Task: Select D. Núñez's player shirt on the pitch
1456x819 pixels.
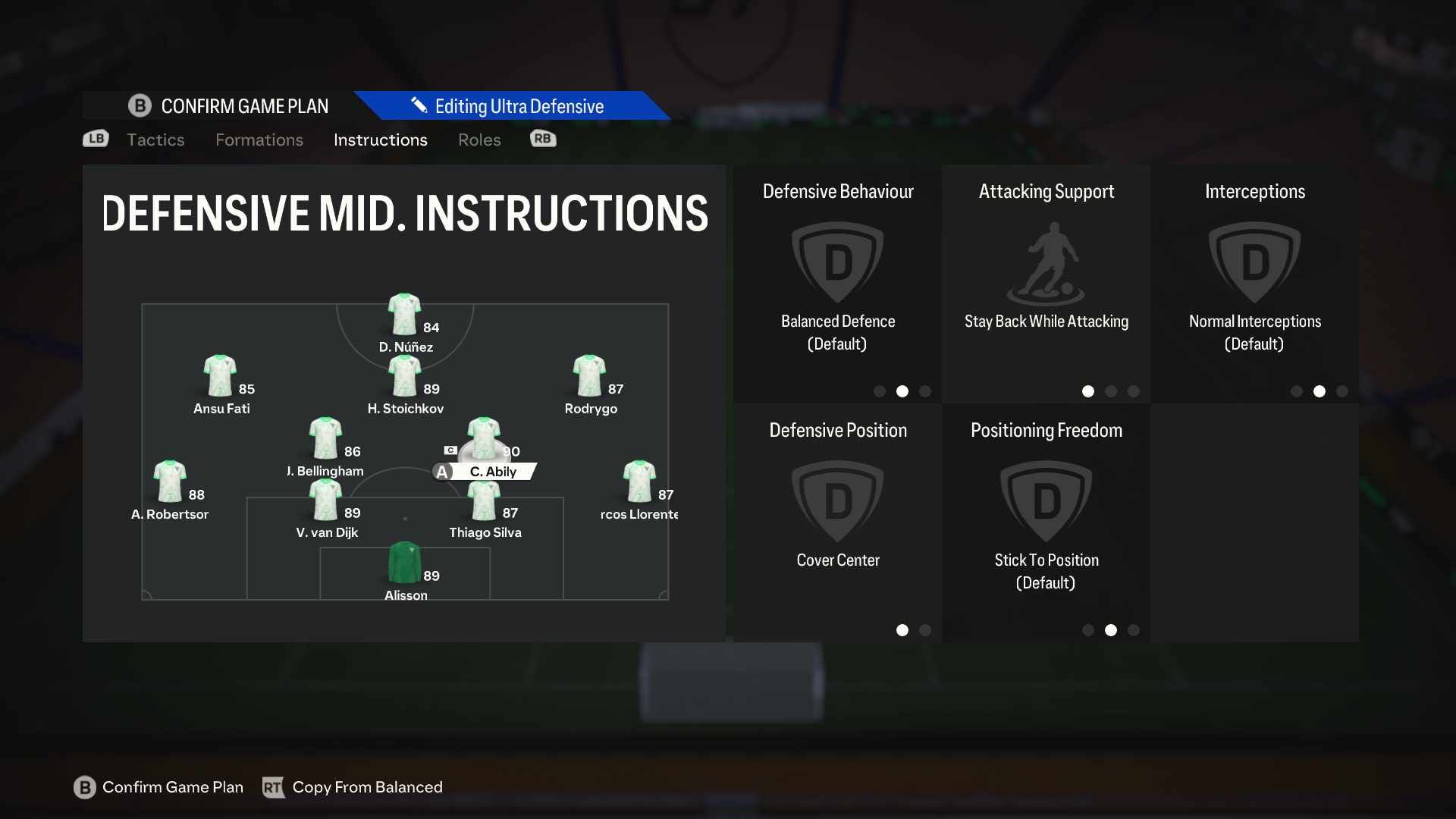Action: 405,312
